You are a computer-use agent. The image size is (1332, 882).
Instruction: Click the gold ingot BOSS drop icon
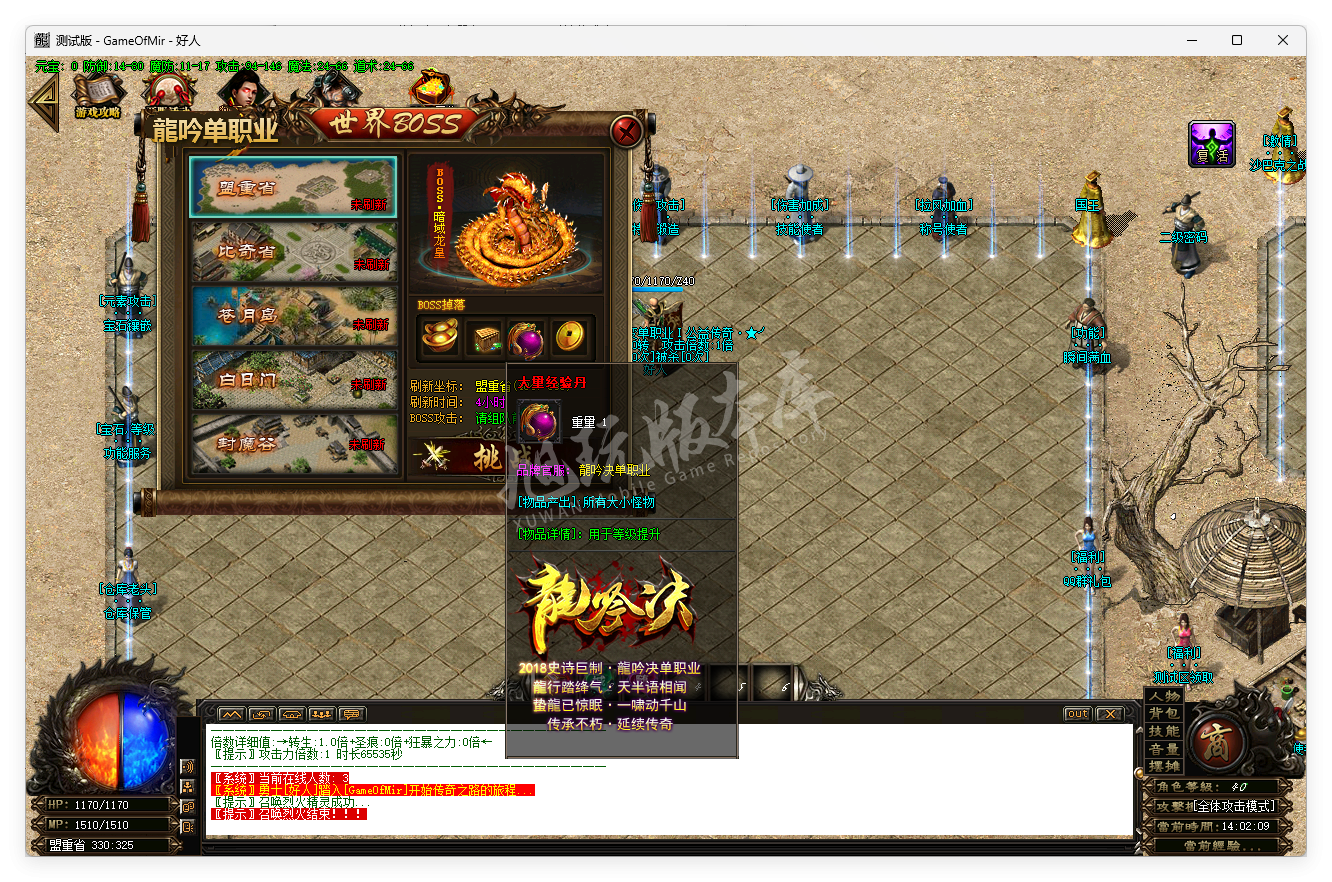[440, 338]
